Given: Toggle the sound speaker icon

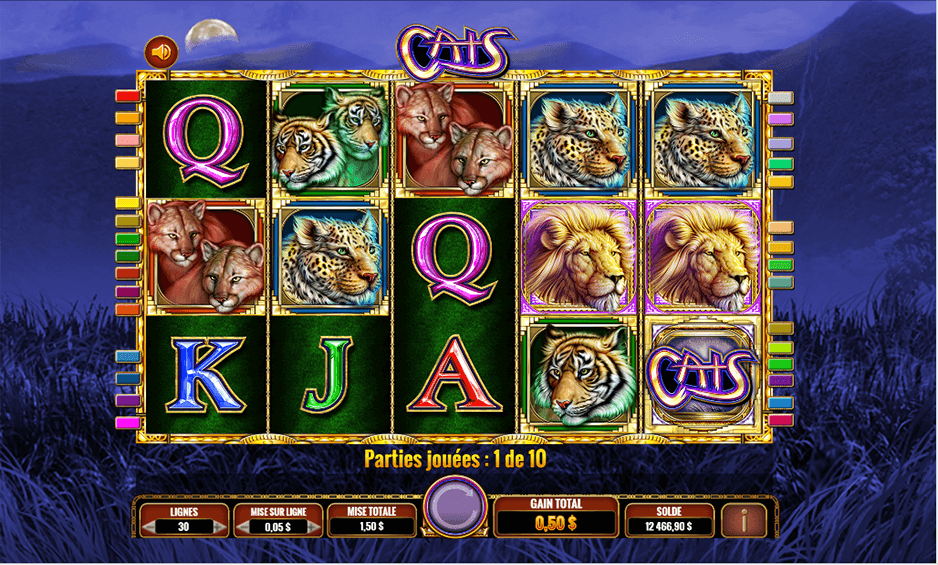Looking at the screenshot, I should 160,50.
